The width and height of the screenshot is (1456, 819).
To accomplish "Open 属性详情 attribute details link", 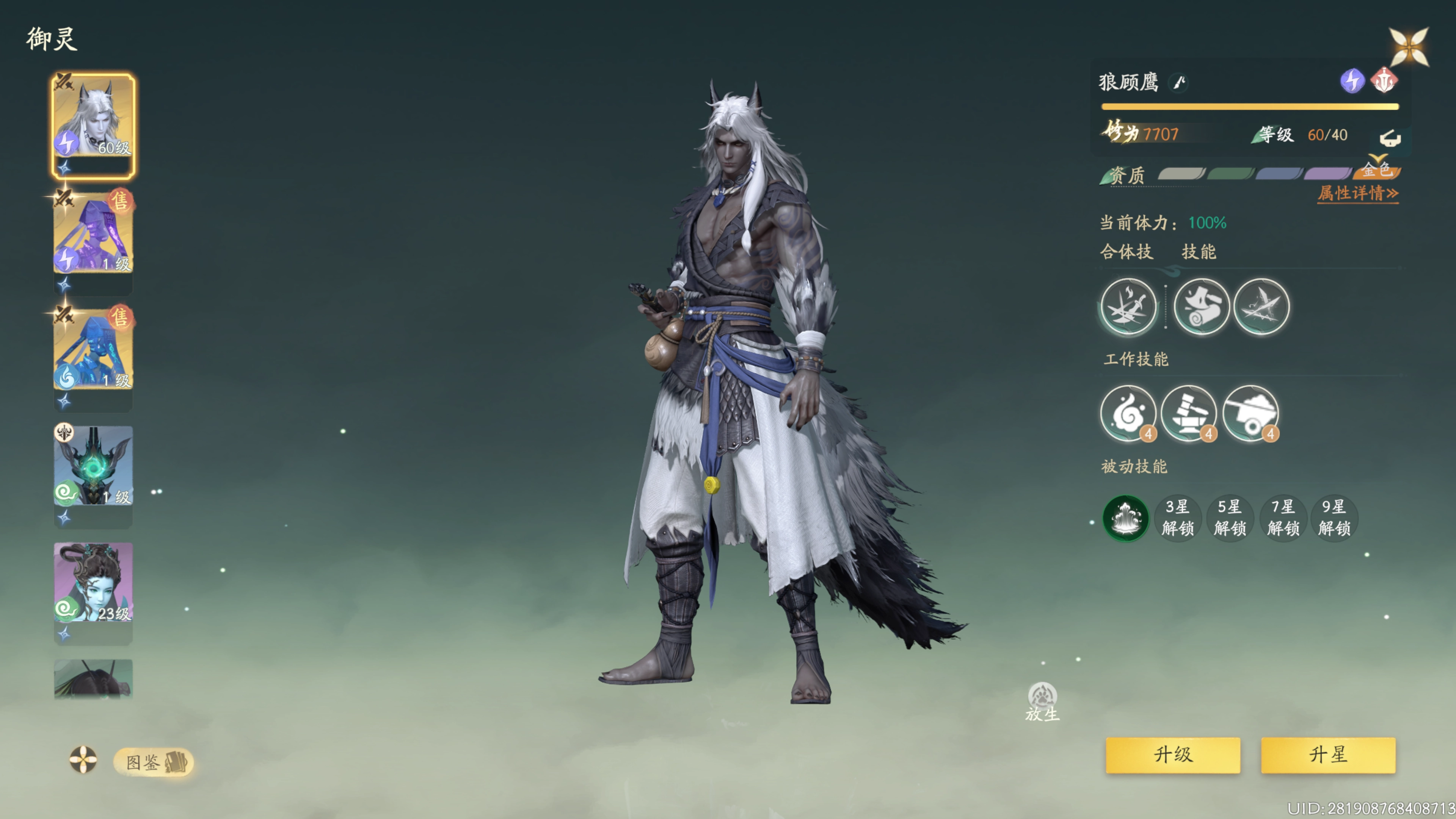I will click(x=1358, y=193).
